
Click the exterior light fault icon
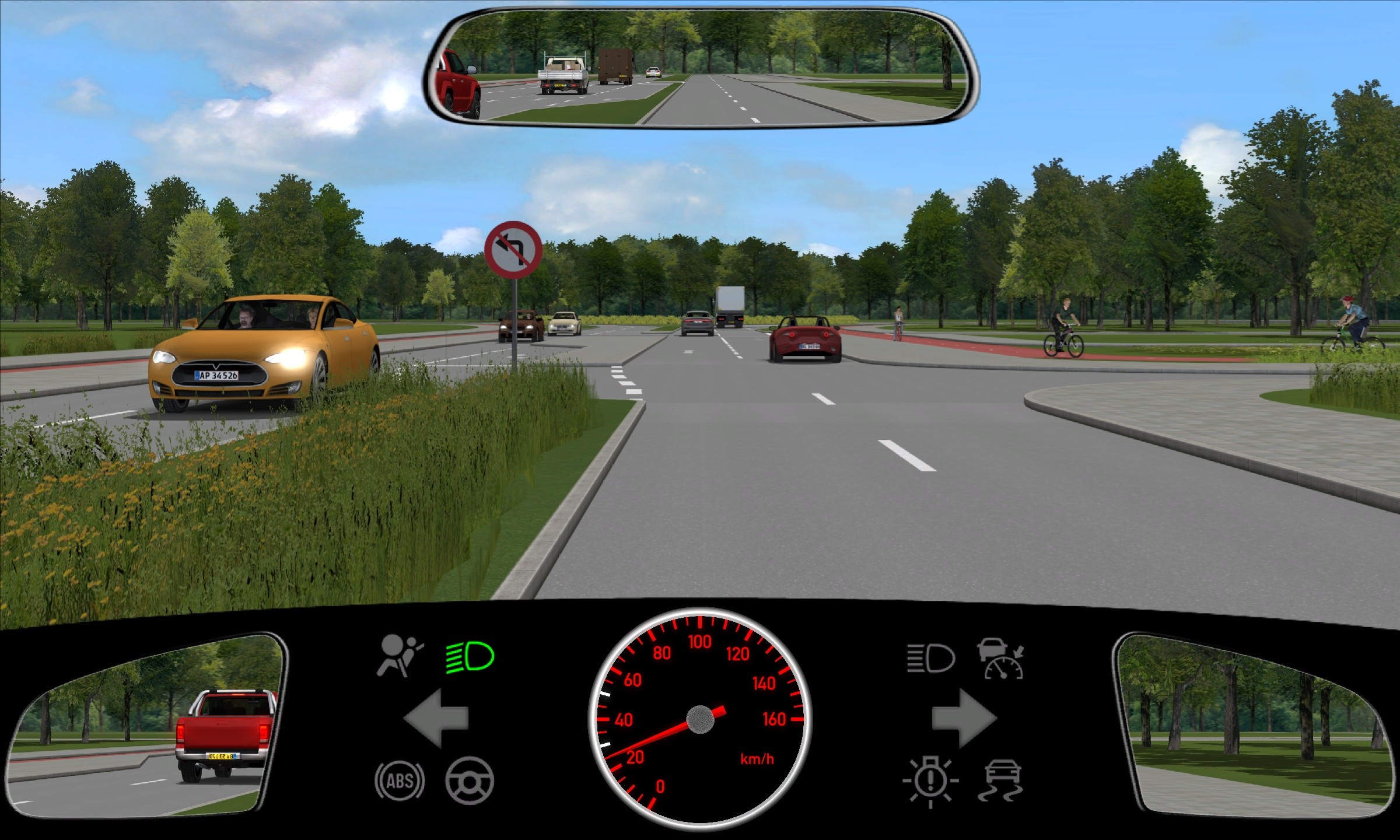coord(930,782)
